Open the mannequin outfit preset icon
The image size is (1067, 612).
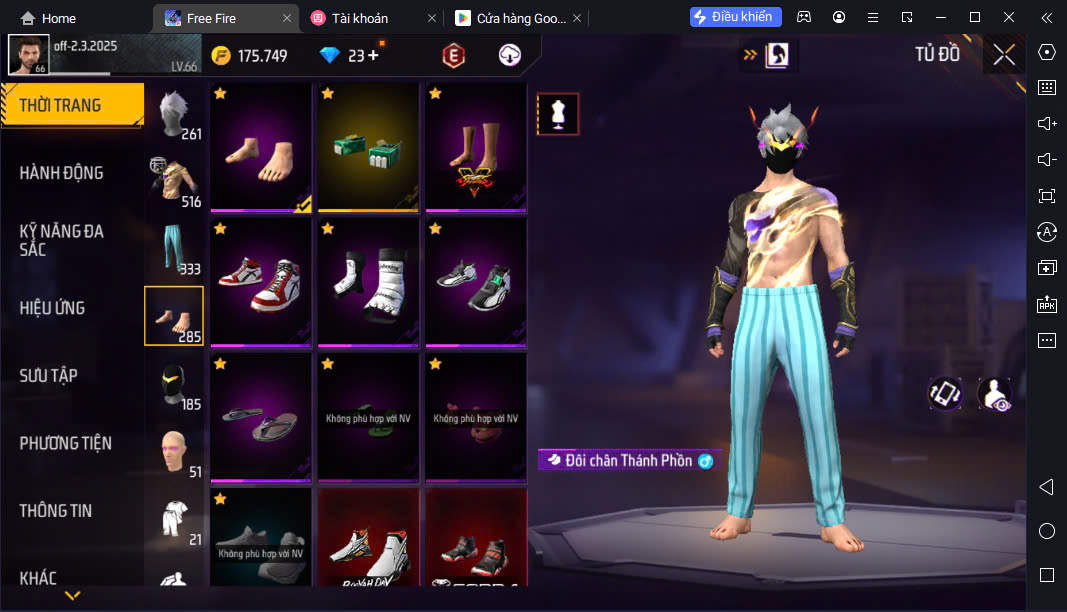(558, 115)
